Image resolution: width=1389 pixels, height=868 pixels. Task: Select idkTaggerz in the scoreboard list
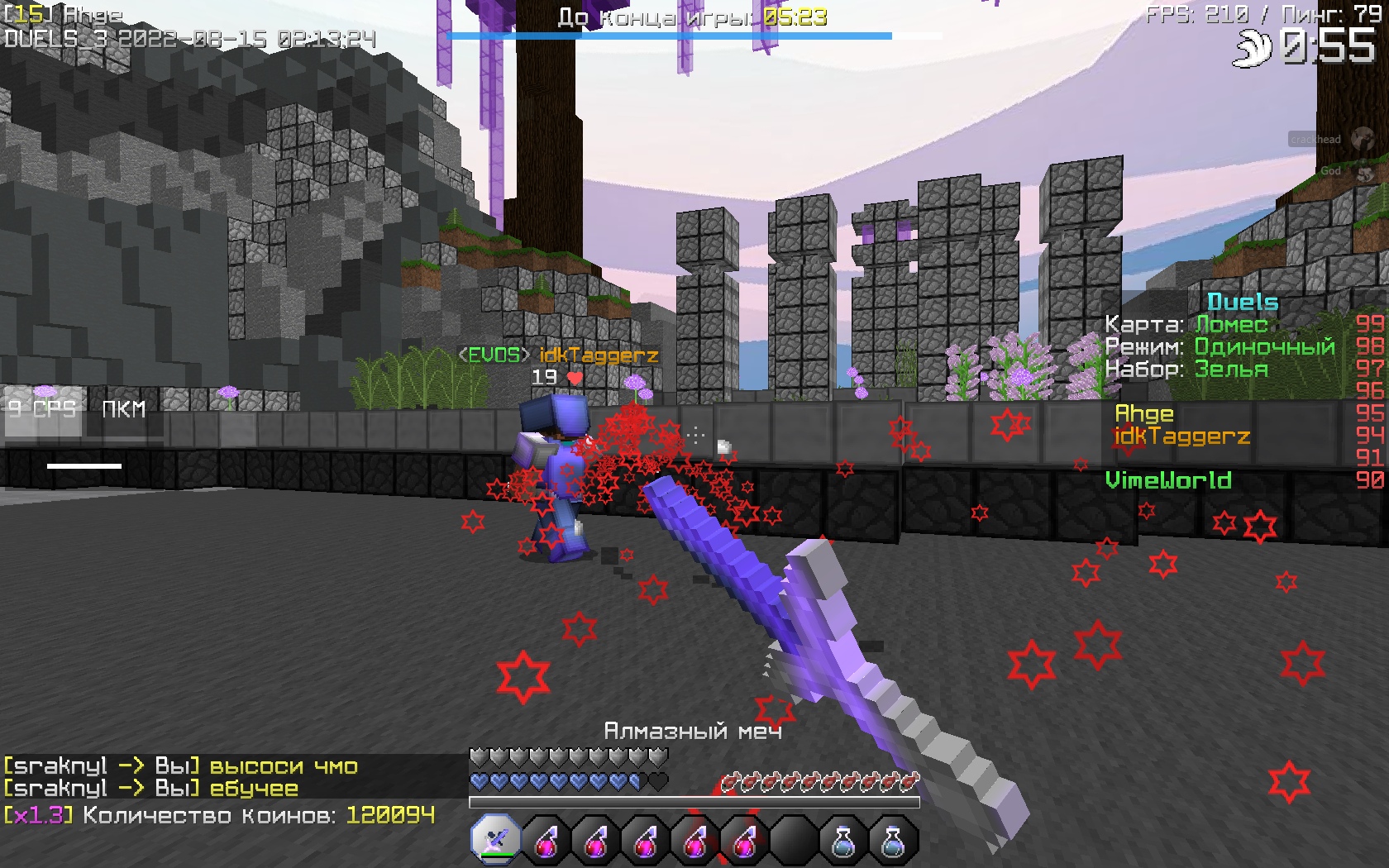point(1181,436)
